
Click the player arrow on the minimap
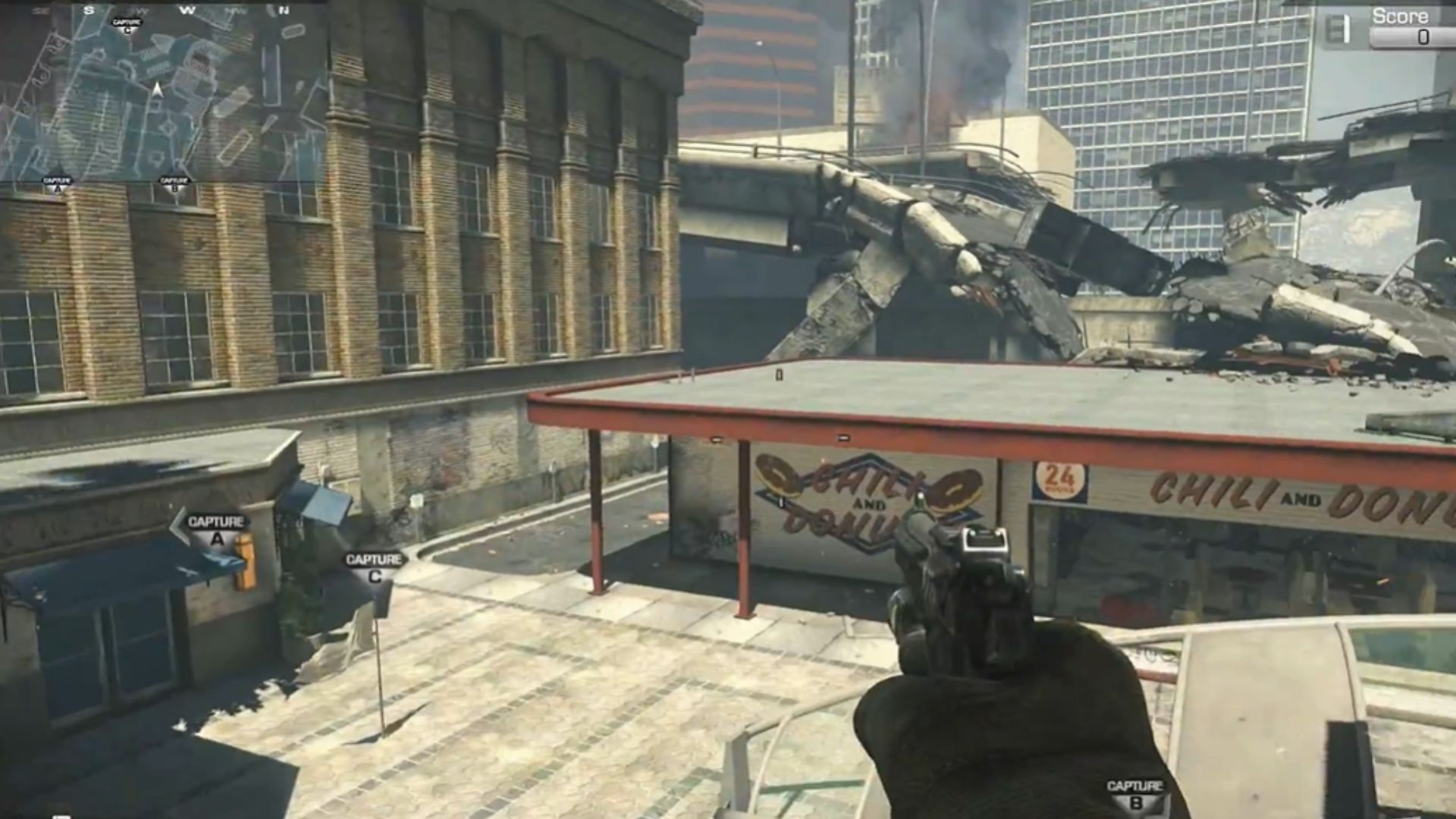[158, 90]
